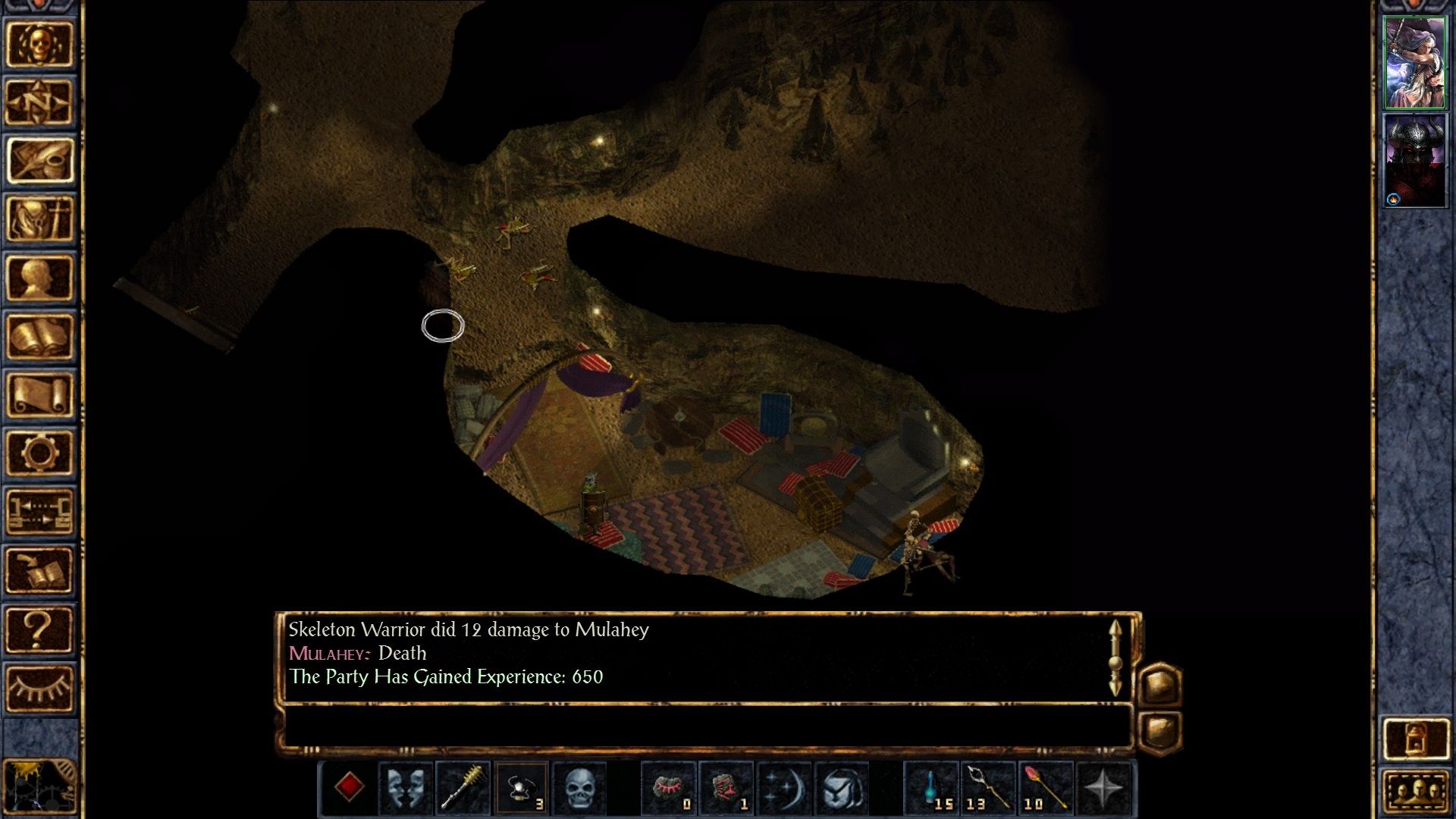
Task: Open the journal quill button
Action: coord(39,161)
